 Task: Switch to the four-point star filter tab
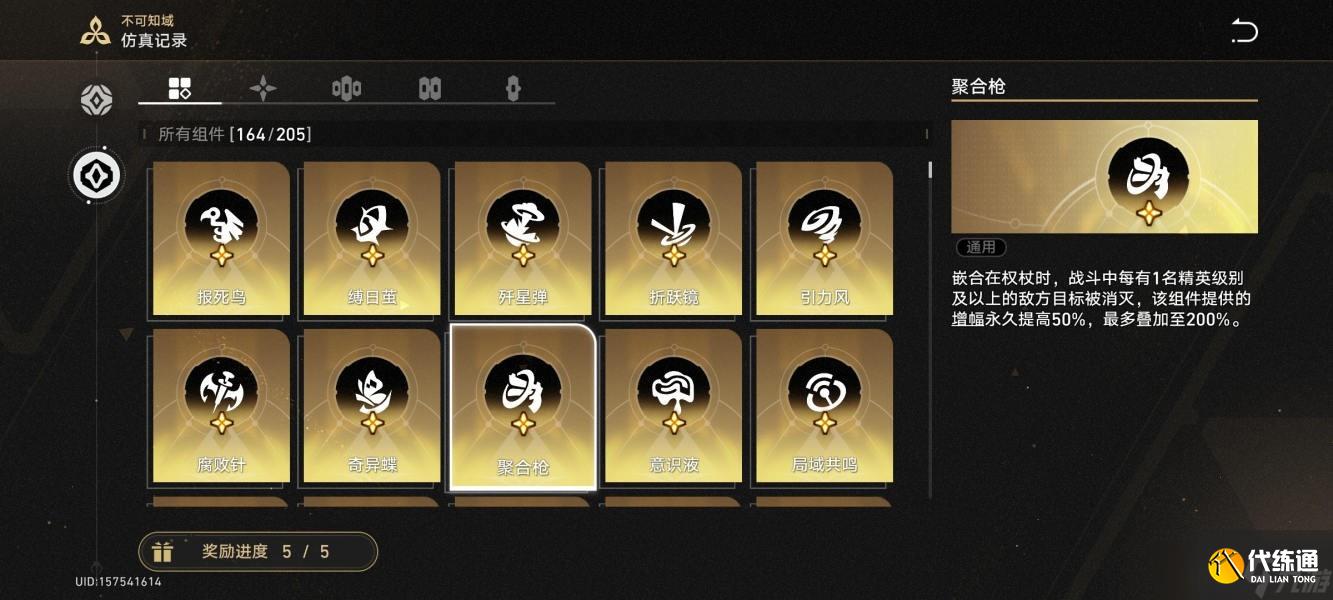(263, 88)
